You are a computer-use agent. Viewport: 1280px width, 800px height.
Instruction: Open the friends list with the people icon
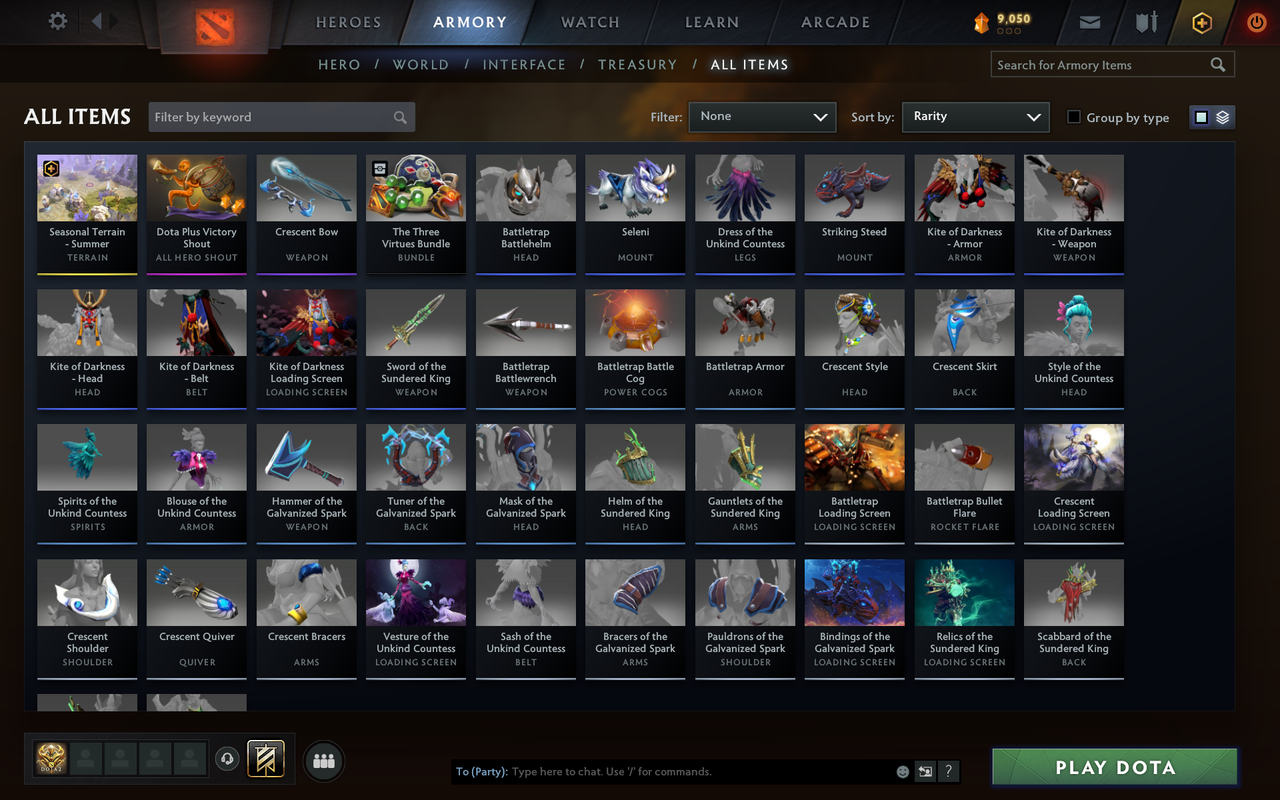(x=323, y=760)
